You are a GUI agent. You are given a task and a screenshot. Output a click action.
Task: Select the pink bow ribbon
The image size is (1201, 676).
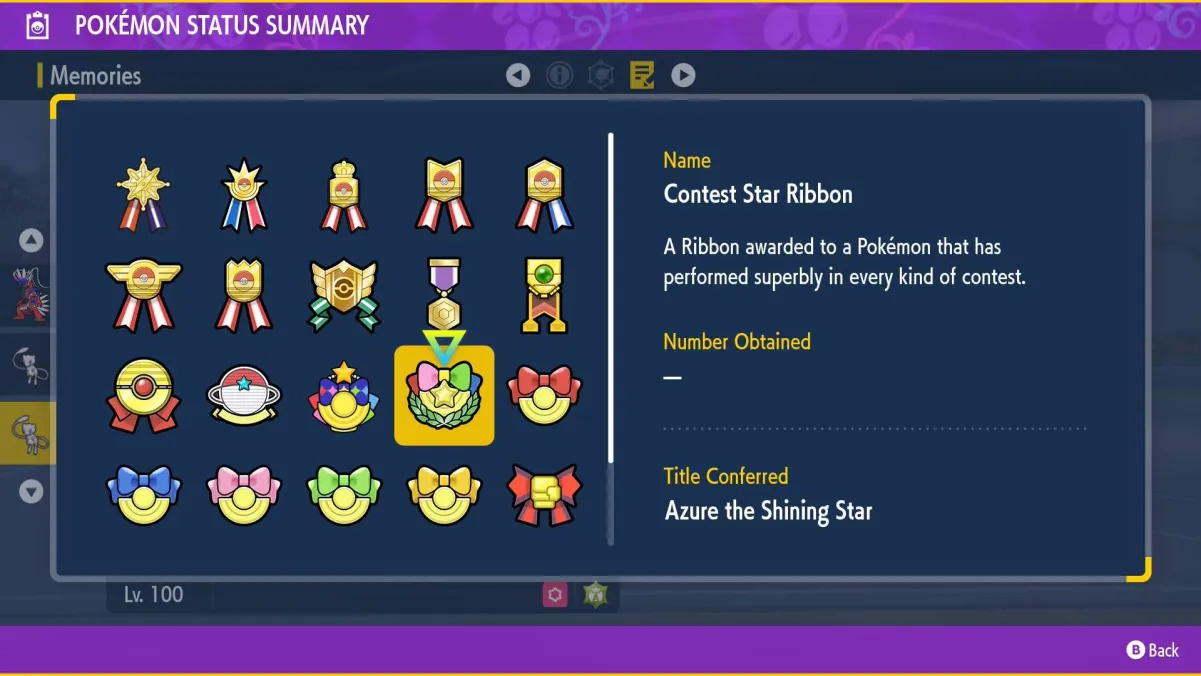[244, 495]
